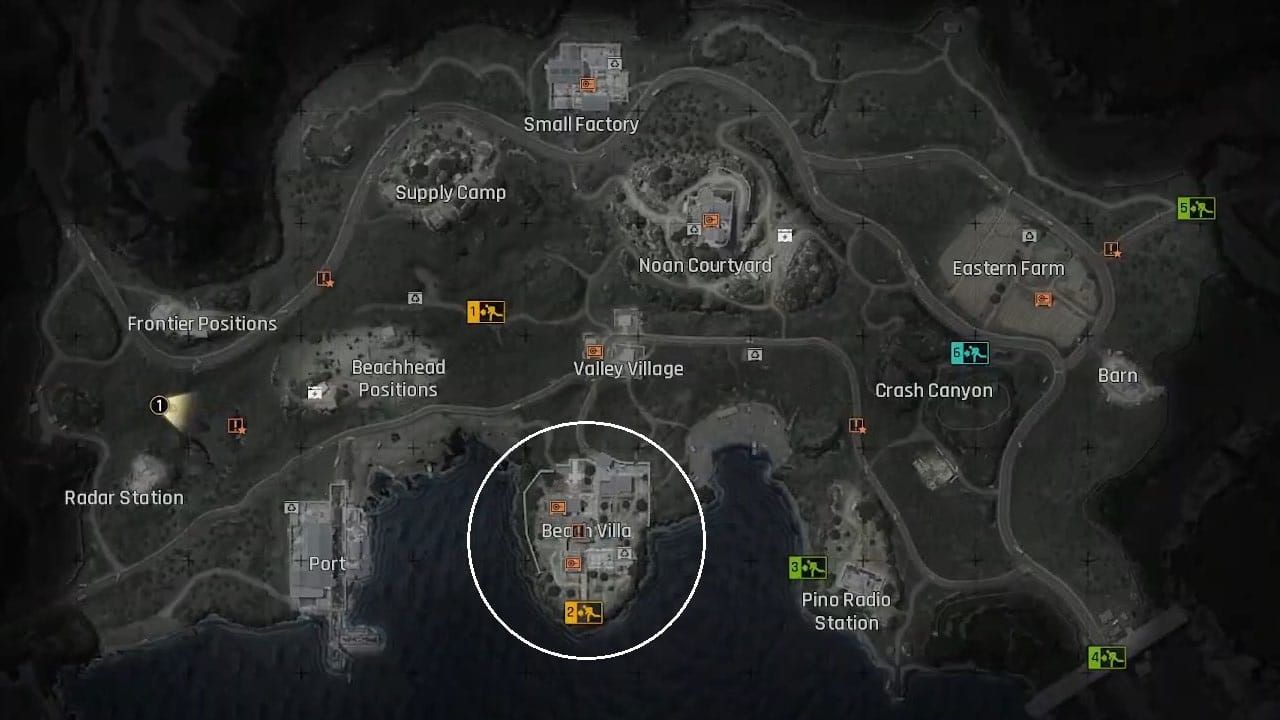This screenshot has height=720, width=1280.
Task: Click the Beach Villa label inside the white circle
Action: [x=588, y=531]
